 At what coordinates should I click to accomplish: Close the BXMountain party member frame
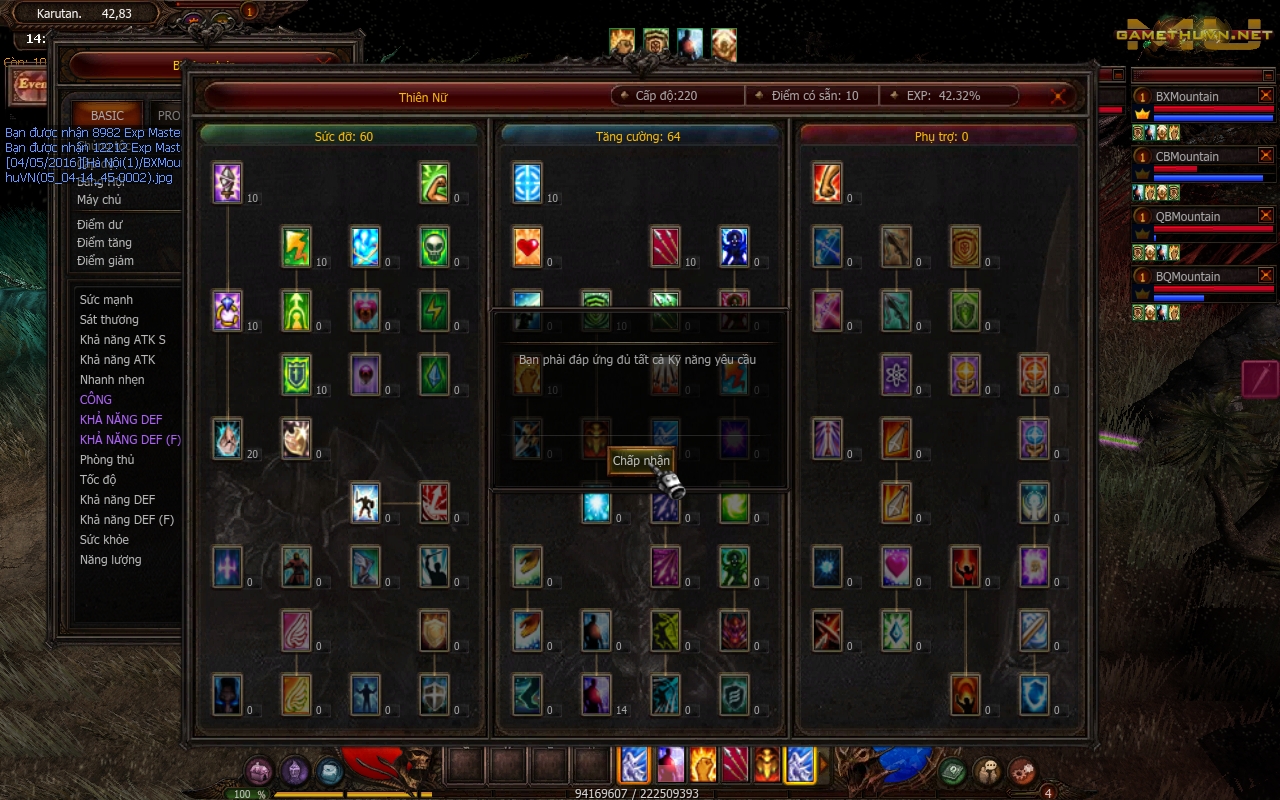coord(1266,95)
